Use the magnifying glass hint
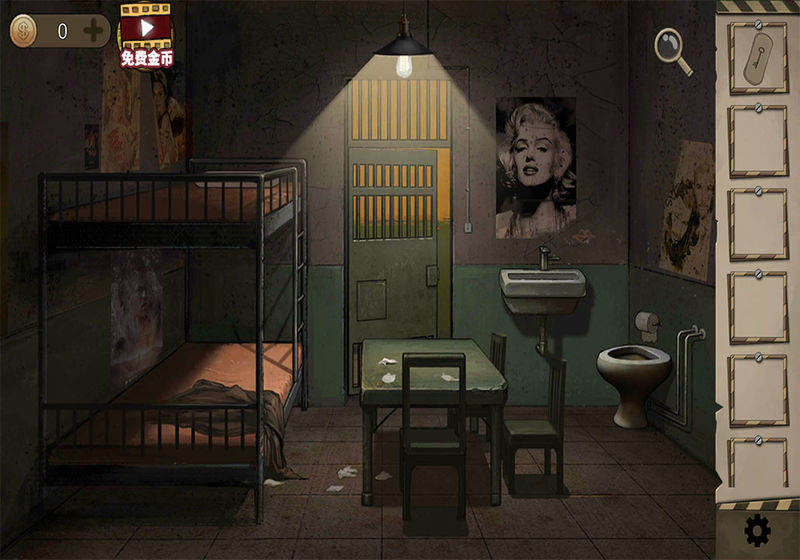The image size is (800, 560). [x=672, y=49]
